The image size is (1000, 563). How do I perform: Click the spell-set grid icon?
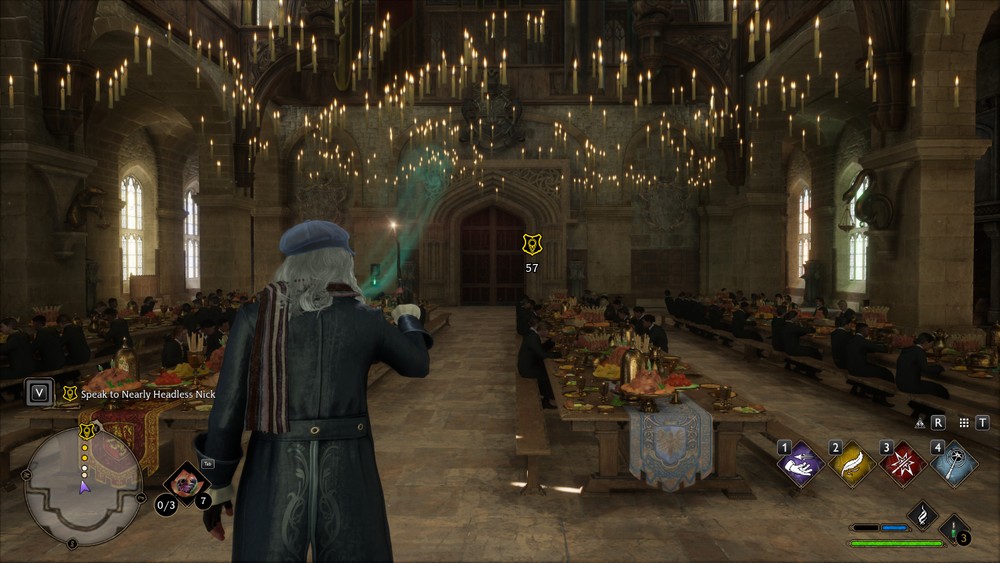click(962, 423)
